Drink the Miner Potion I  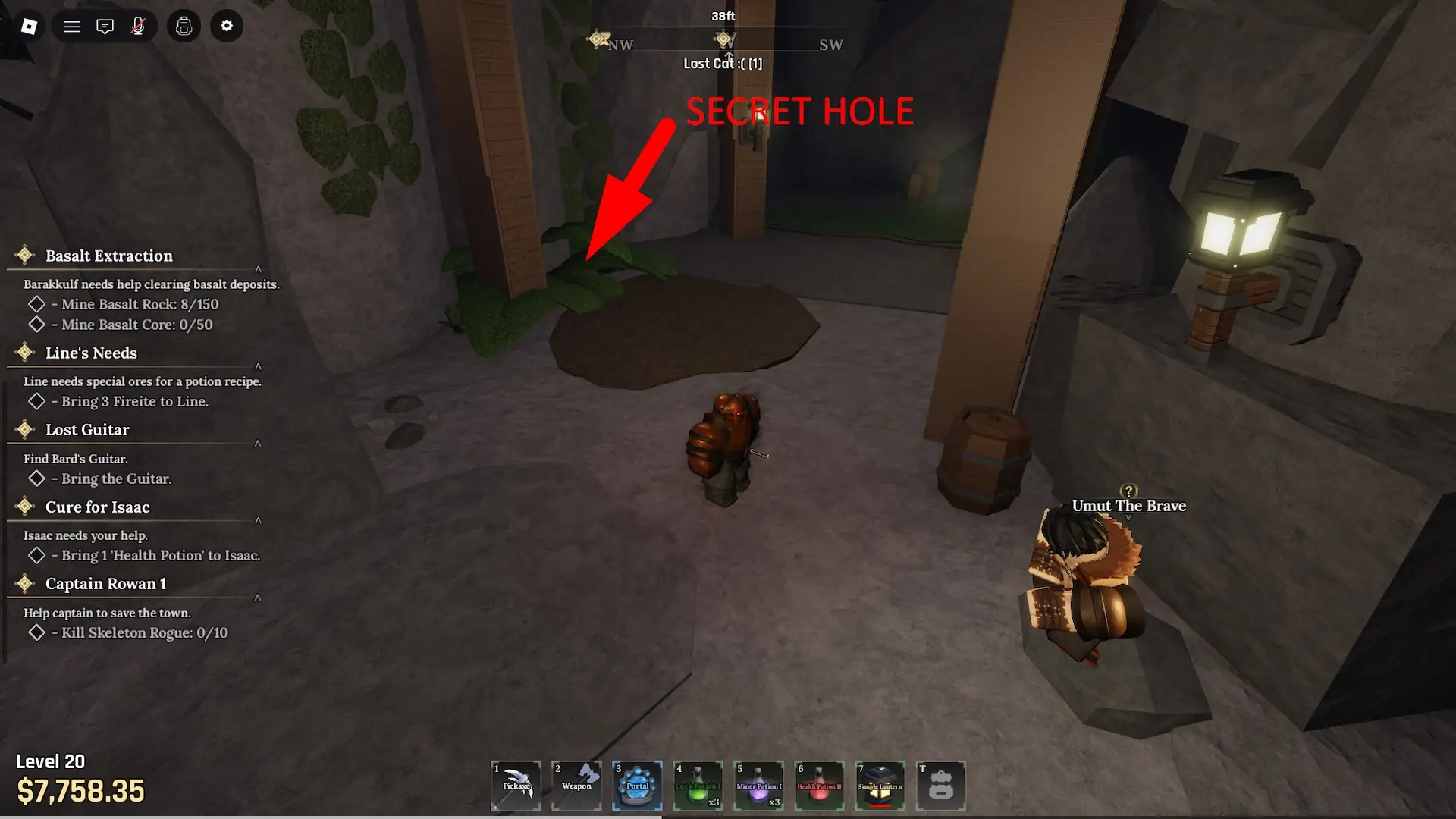(x=758, y=786)
